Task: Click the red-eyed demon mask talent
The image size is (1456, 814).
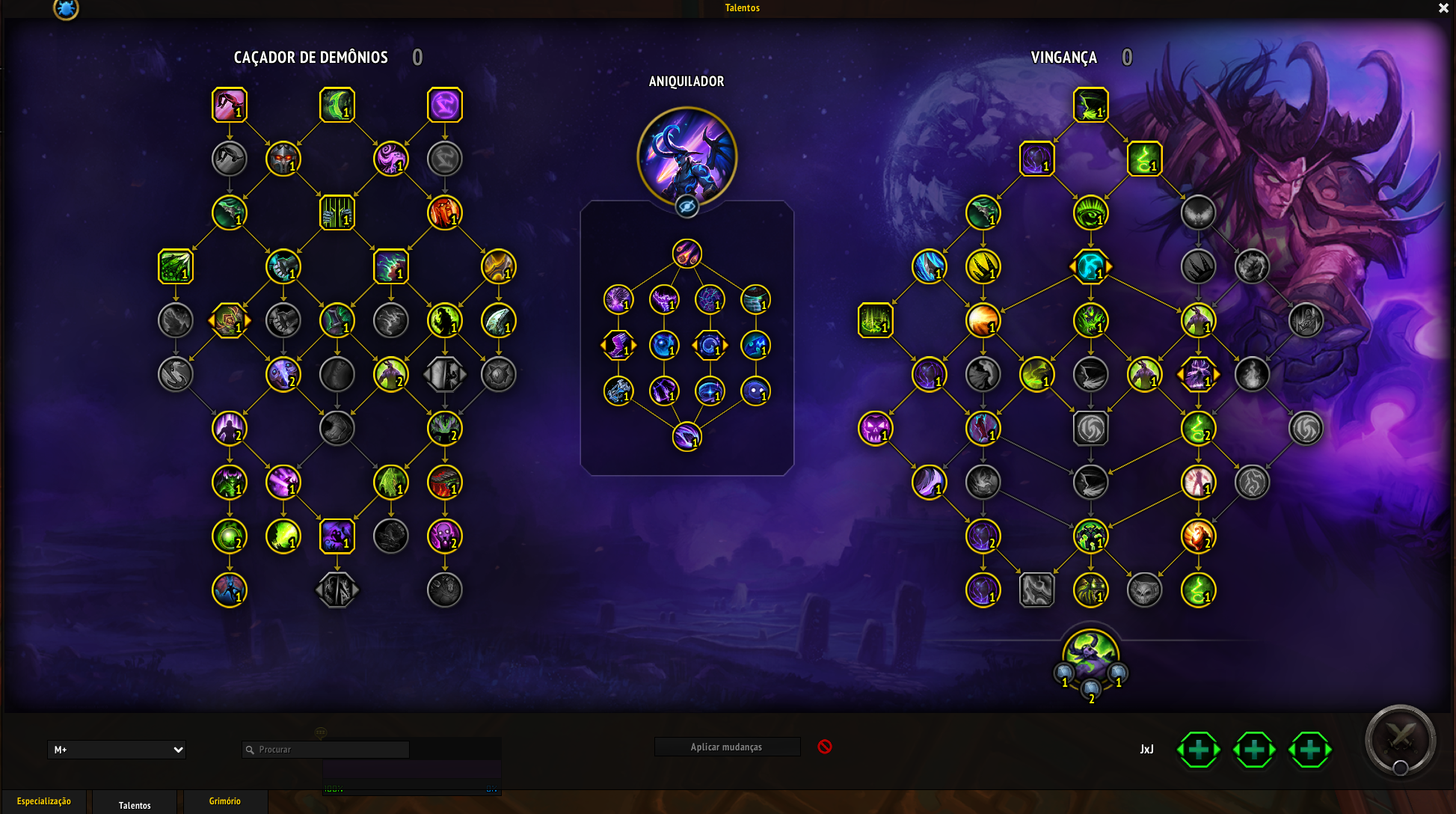Action: pyautogui.click(x=283, y=159)
